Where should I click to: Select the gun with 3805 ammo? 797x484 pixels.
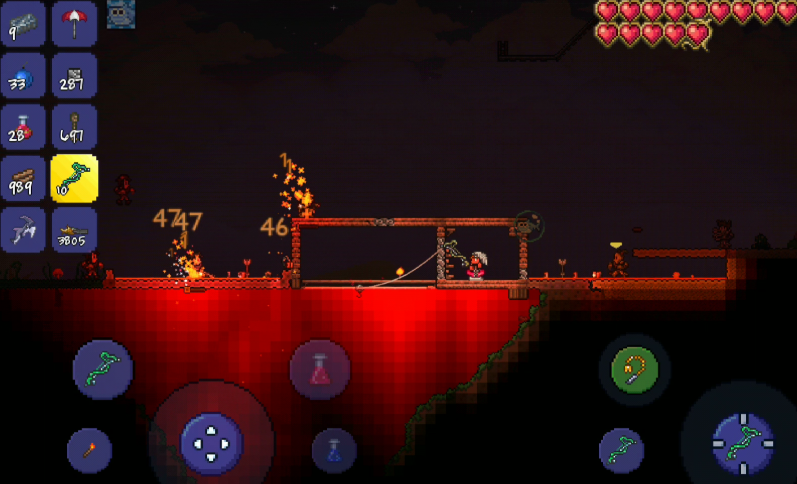[74, 230]
